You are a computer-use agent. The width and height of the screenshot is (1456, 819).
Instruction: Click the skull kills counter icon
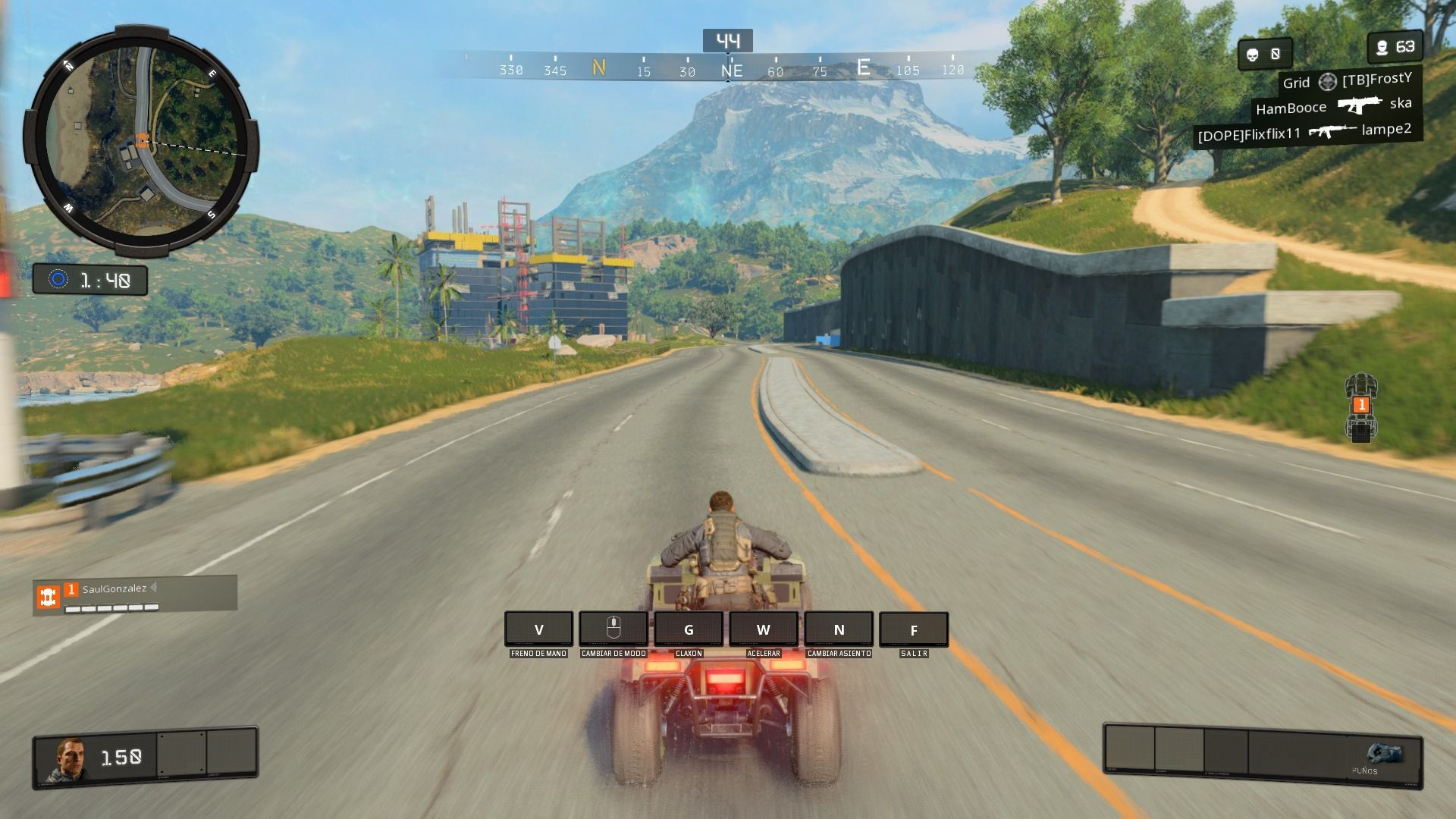tap(1253, 54)
